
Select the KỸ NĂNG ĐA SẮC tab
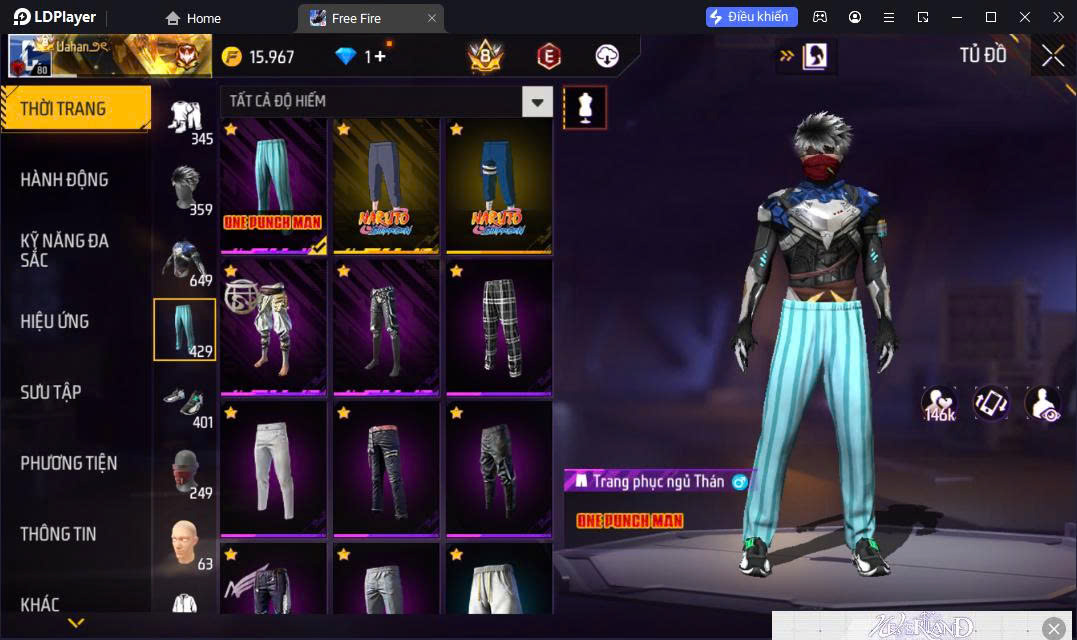point(65,250)
